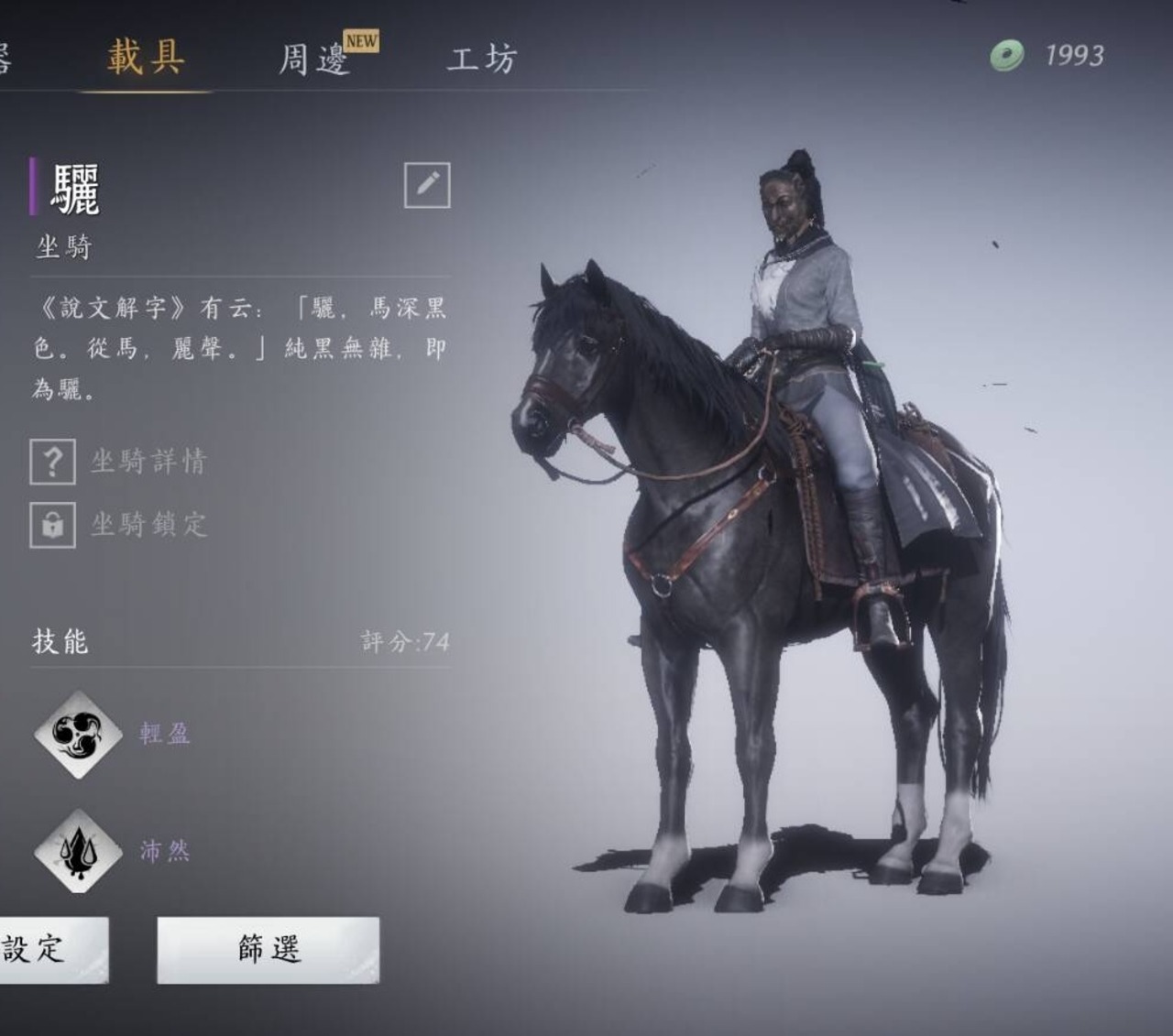1173x1036 pixels.
Task: Click the pencil rename icon
Action: [x=427, y=185]
